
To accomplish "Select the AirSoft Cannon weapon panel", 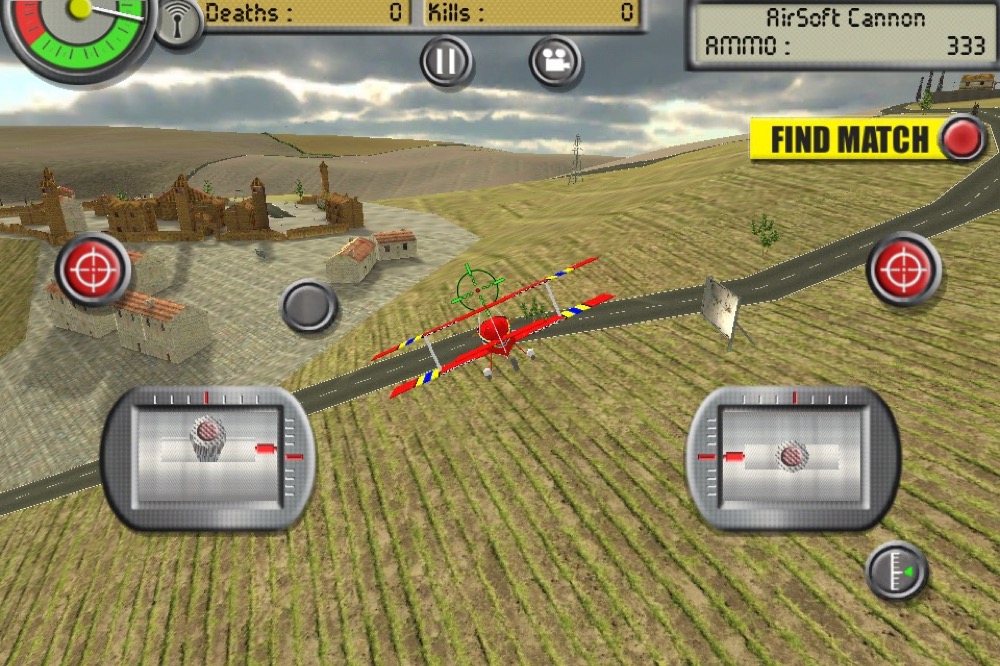I will click(842, 33).
